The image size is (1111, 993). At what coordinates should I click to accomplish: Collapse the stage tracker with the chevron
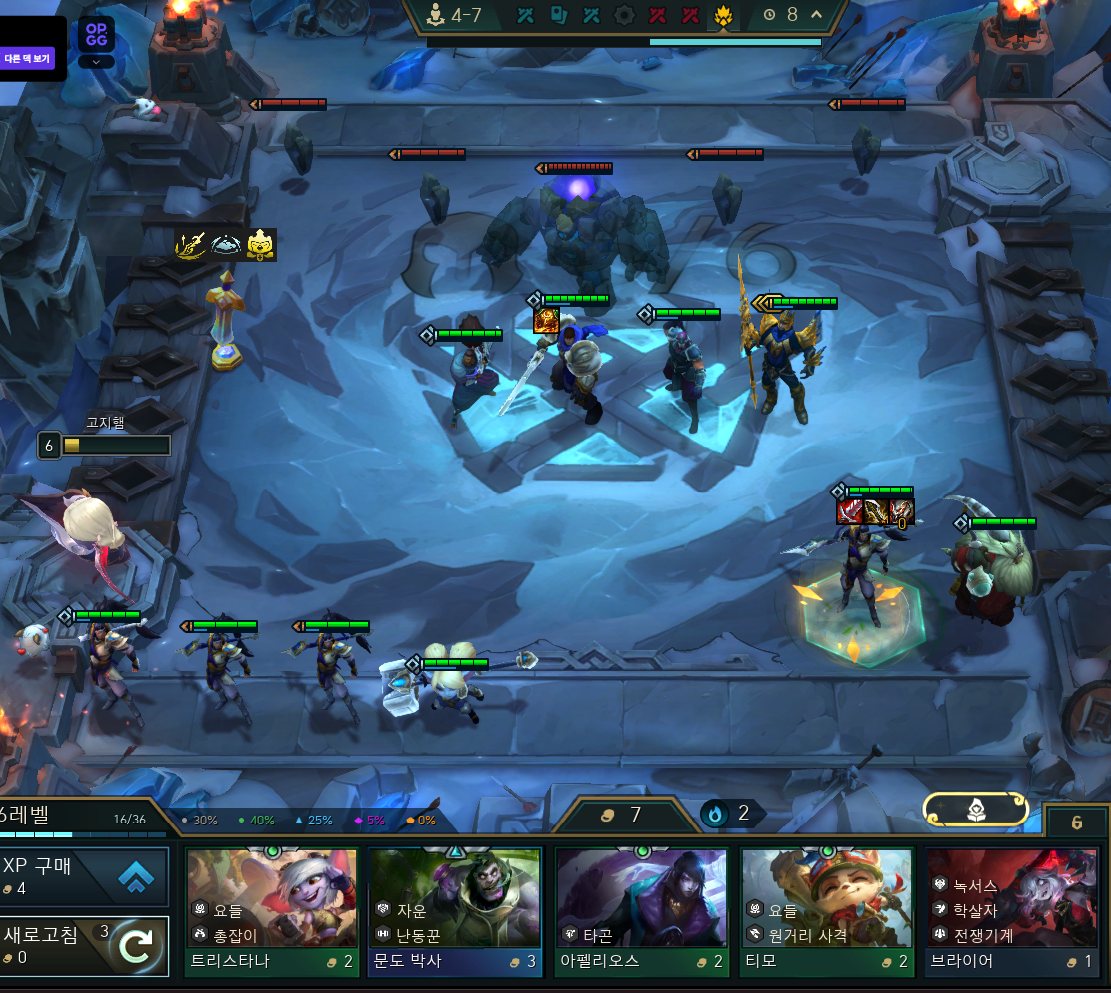click(x=816, y=14)
